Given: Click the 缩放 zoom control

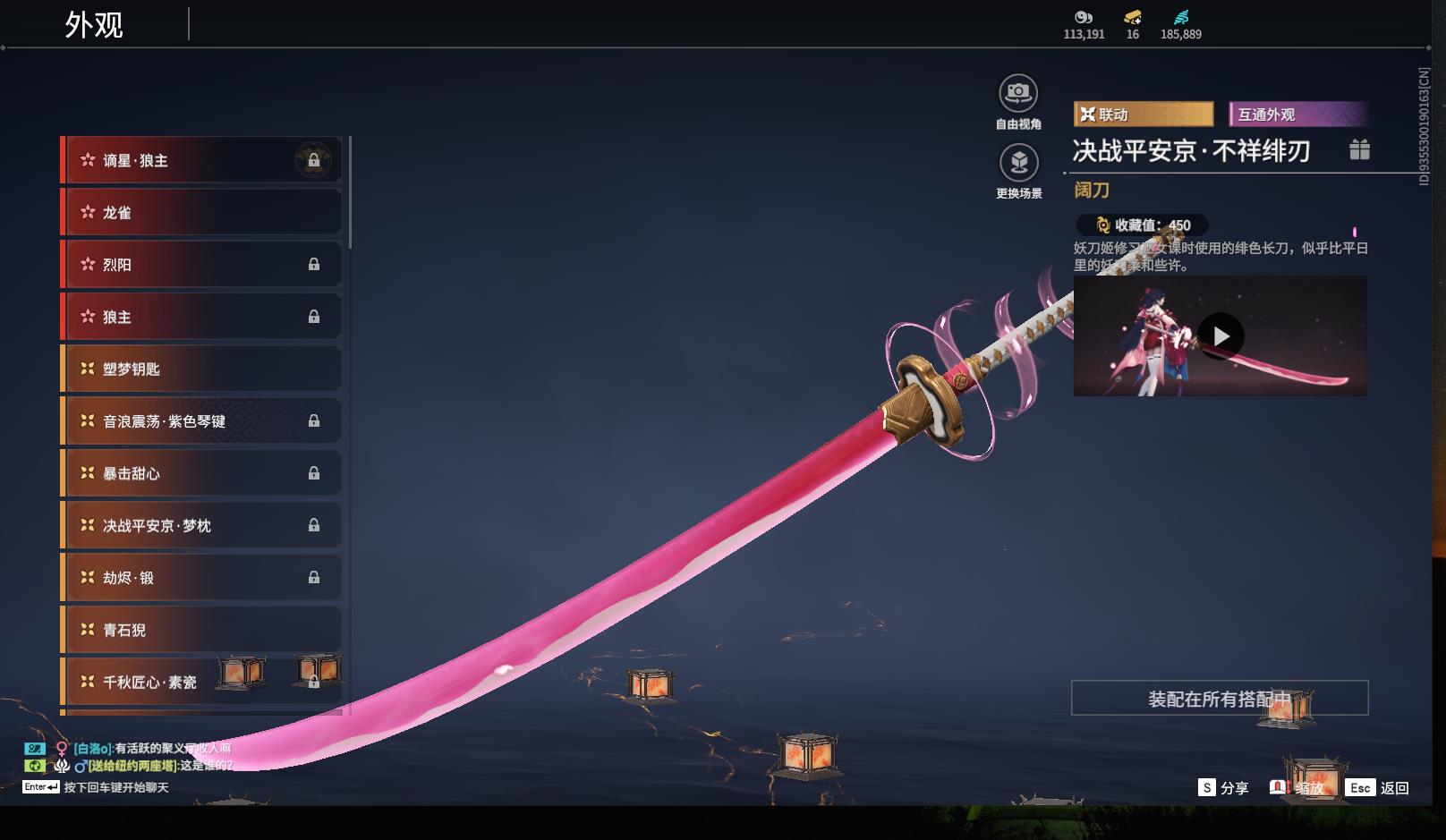Looking at the screenshot, I should coord(1297,788).
